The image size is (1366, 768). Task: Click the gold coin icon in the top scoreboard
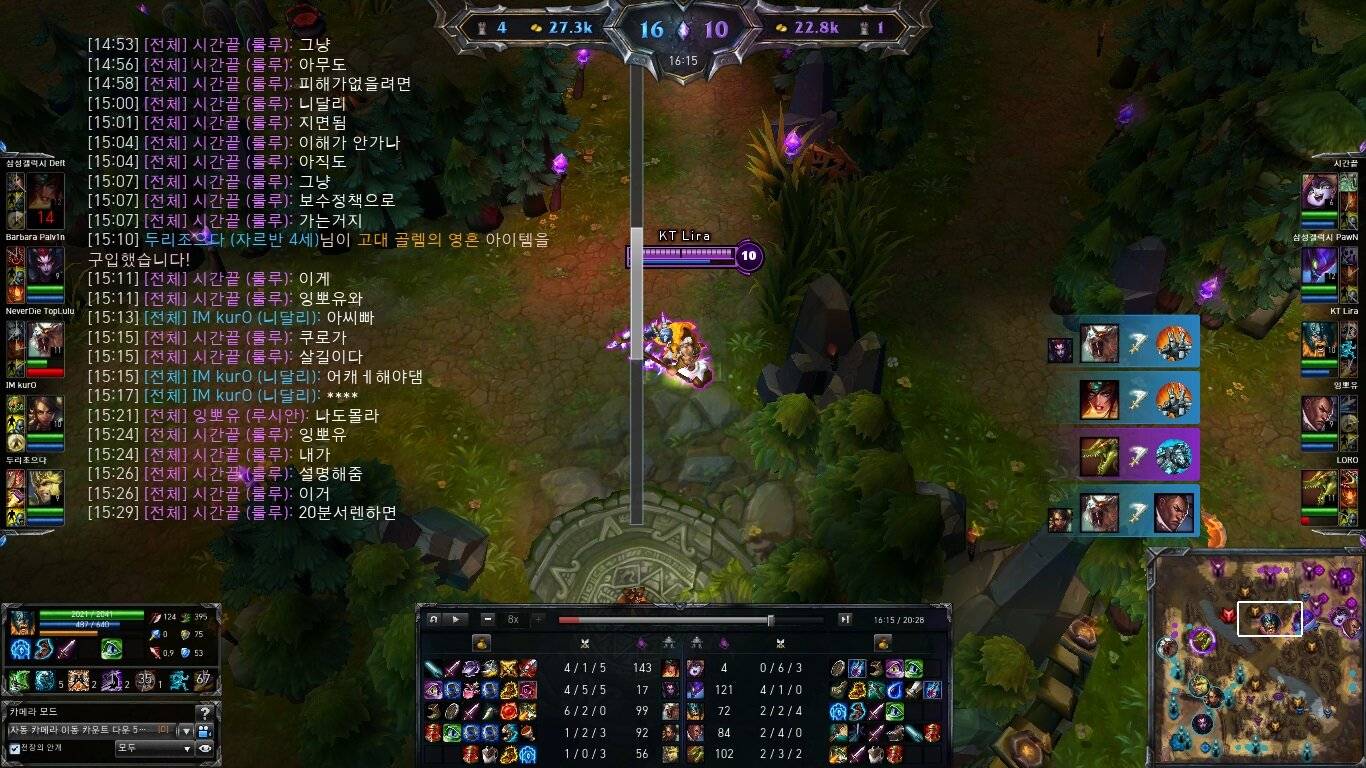(535, 26)
